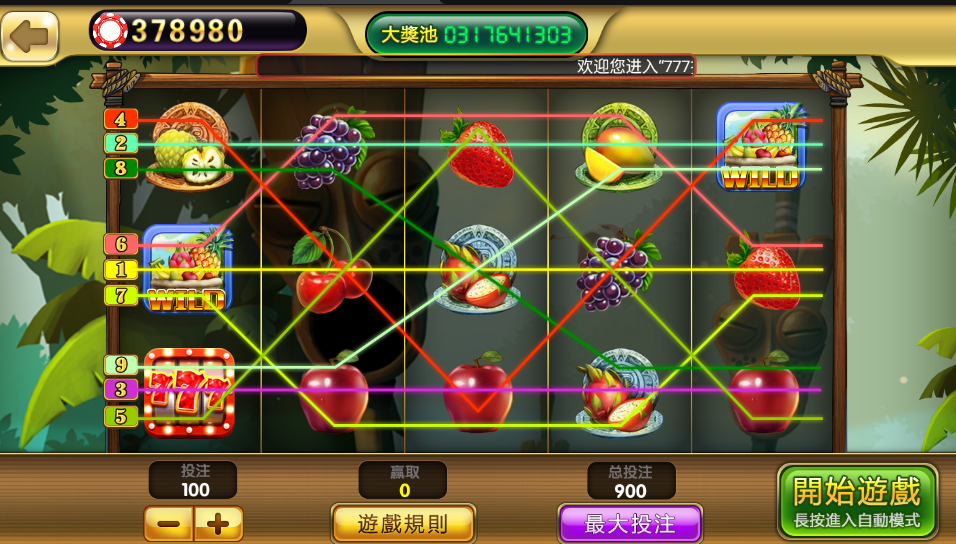Select payline number 4 marker
Screen dimensions: 956x544
click(x=120, y=119)
